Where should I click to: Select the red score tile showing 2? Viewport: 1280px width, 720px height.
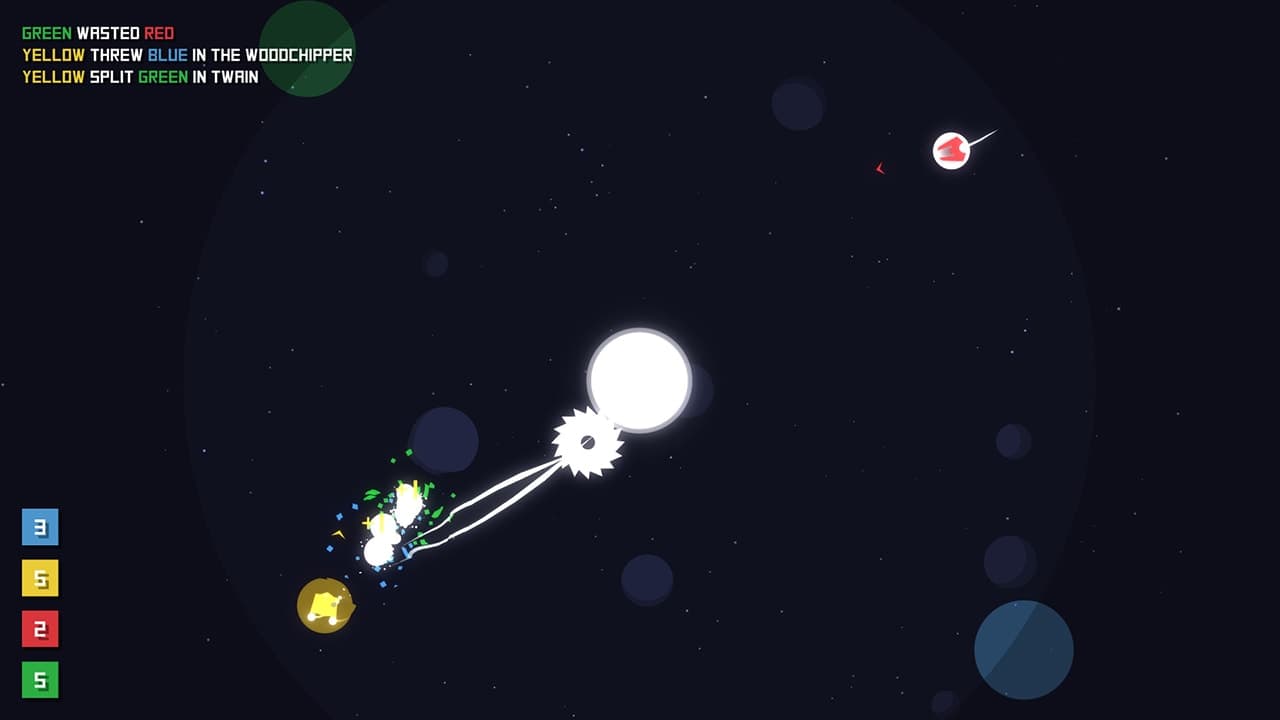pyautogui.click(x=40, y=627)
